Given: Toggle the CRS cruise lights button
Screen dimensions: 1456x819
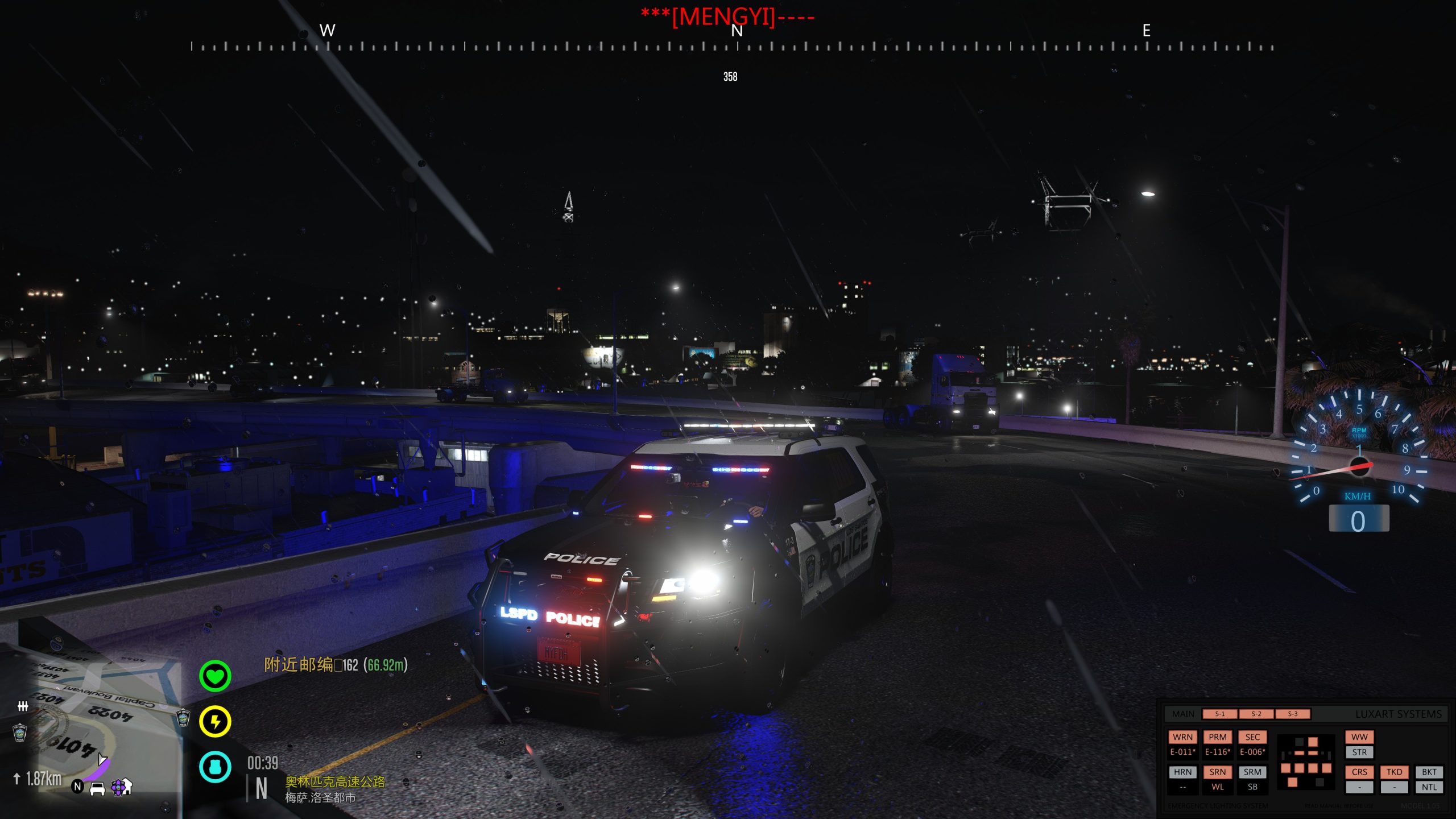Looking at the screenshot, I should pos(1359,772).
